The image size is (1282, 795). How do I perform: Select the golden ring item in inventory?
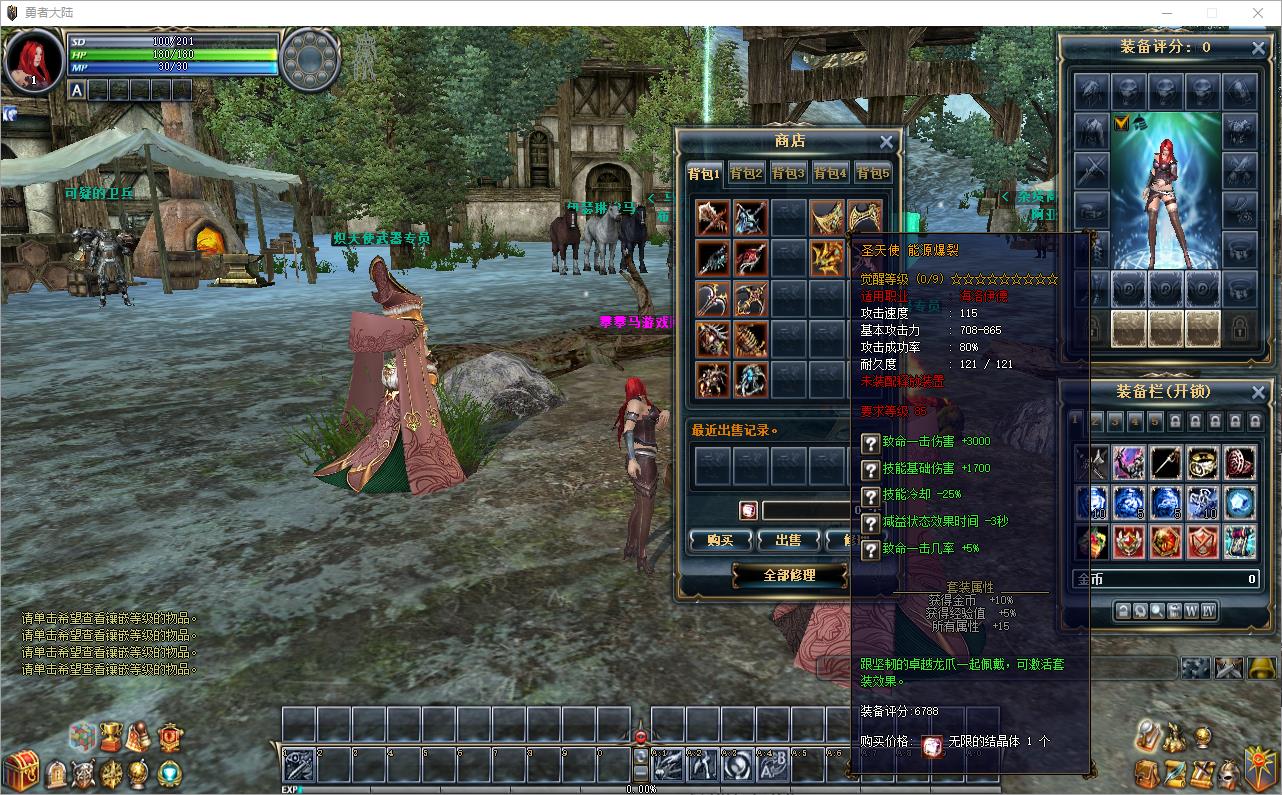(x=1203, y=462)
